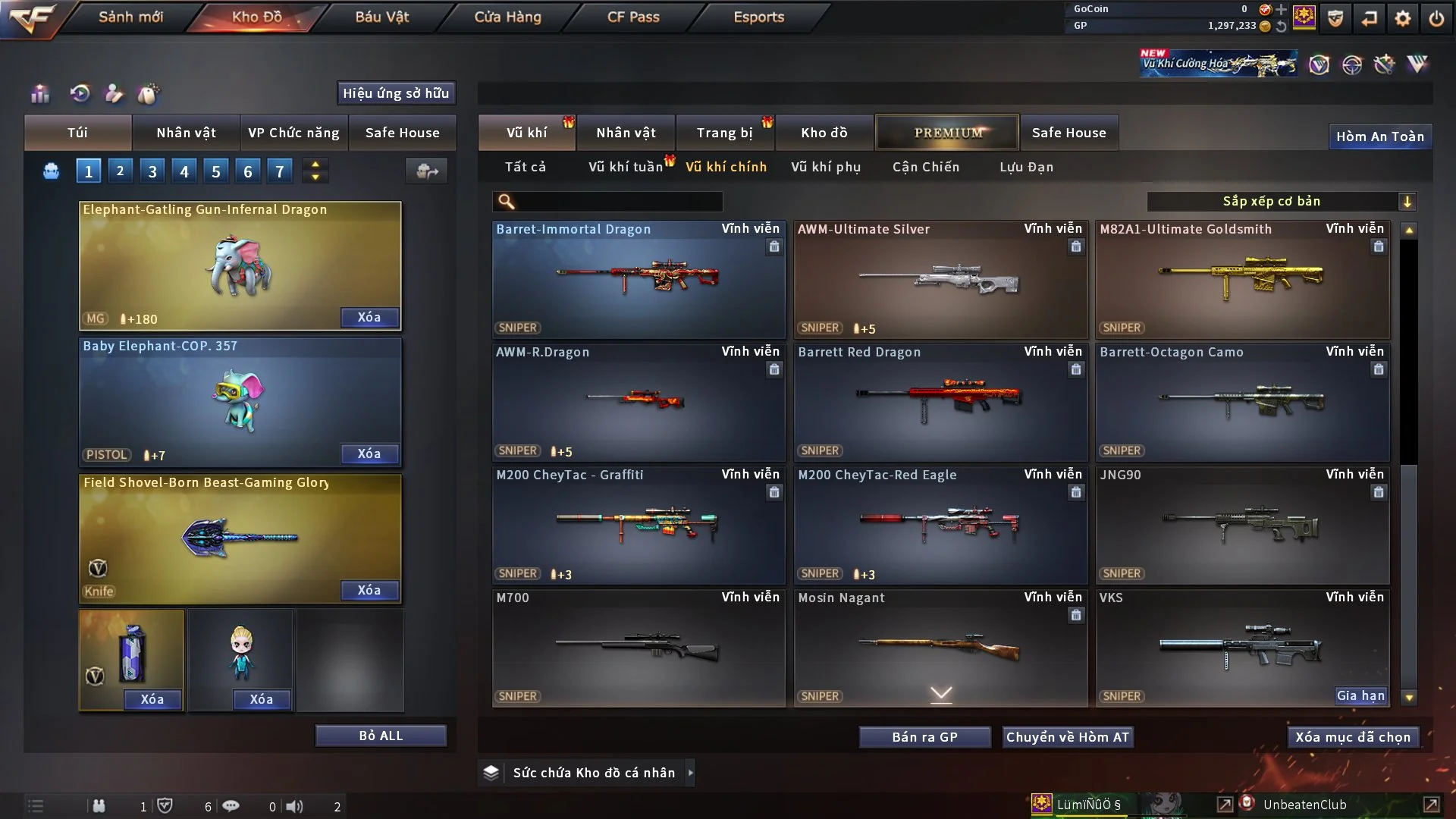Open the Hòm An Toàn vault
The image size is (1456, 819).
pos(1379,136)
